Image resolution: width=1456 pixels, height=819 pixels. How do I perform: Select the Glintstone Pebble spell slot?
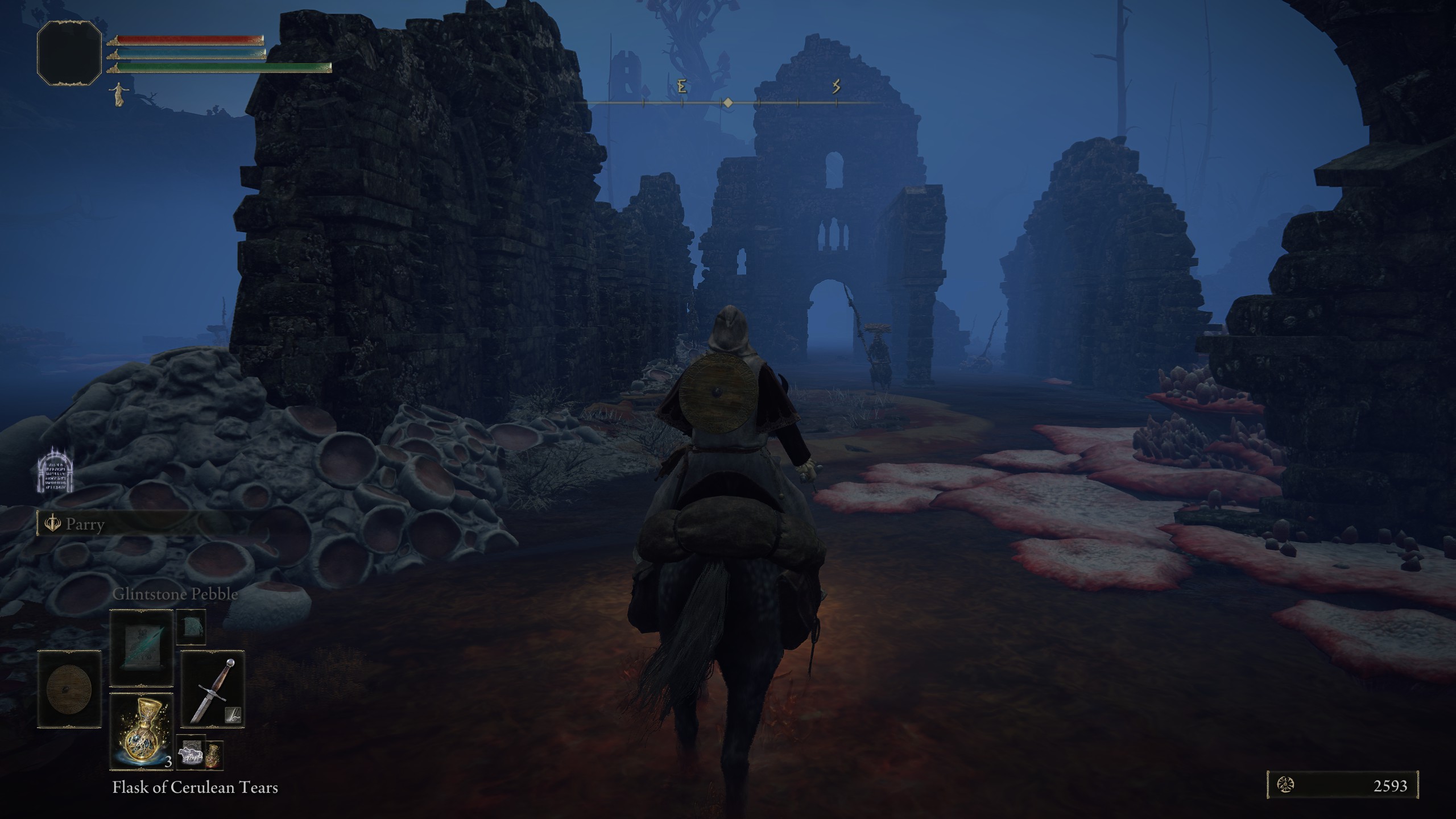pos(141,648)
